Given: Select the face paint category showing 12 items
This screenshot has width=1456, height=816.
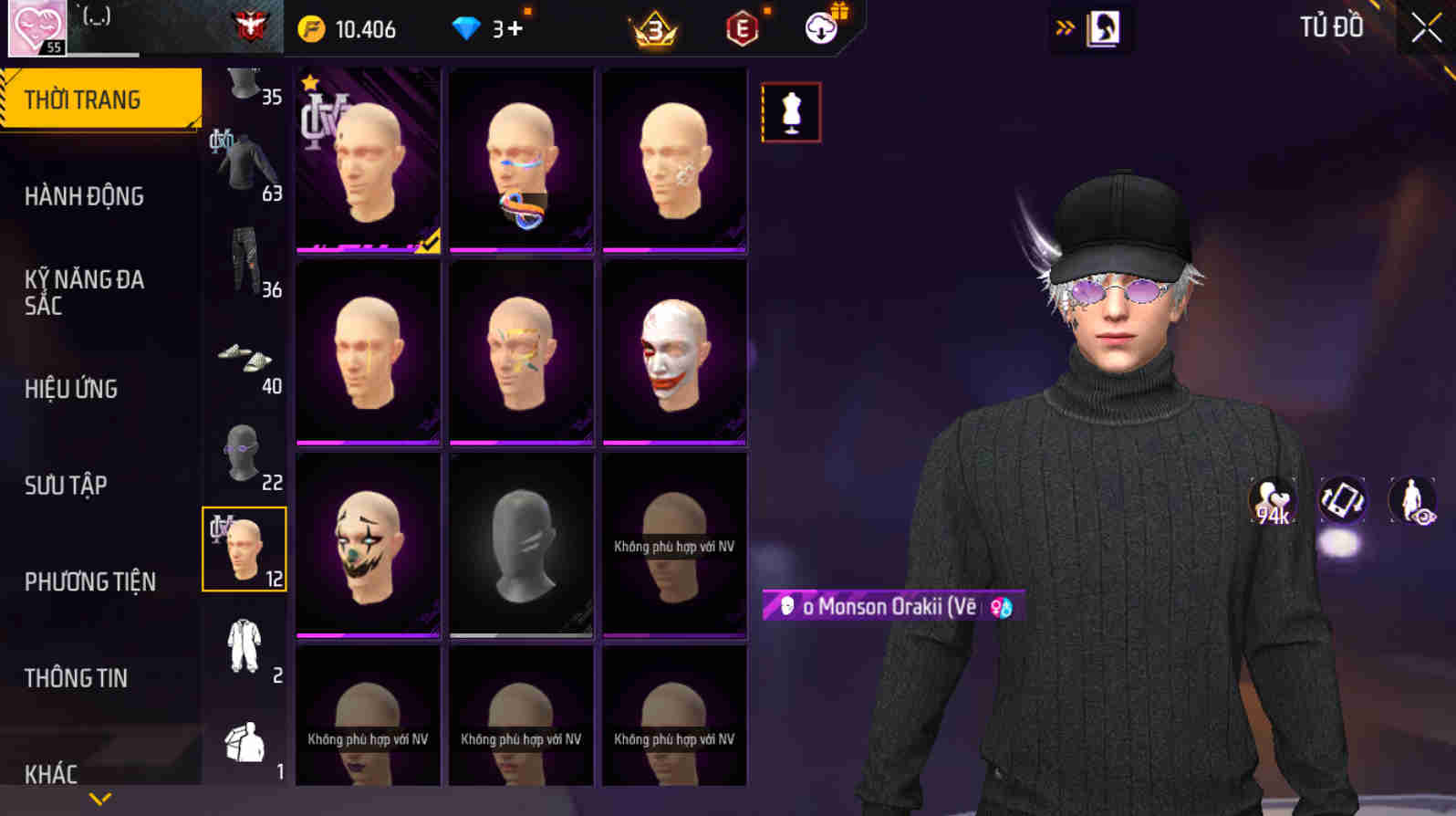Looking at the screenshot, I should pos(244,548).
